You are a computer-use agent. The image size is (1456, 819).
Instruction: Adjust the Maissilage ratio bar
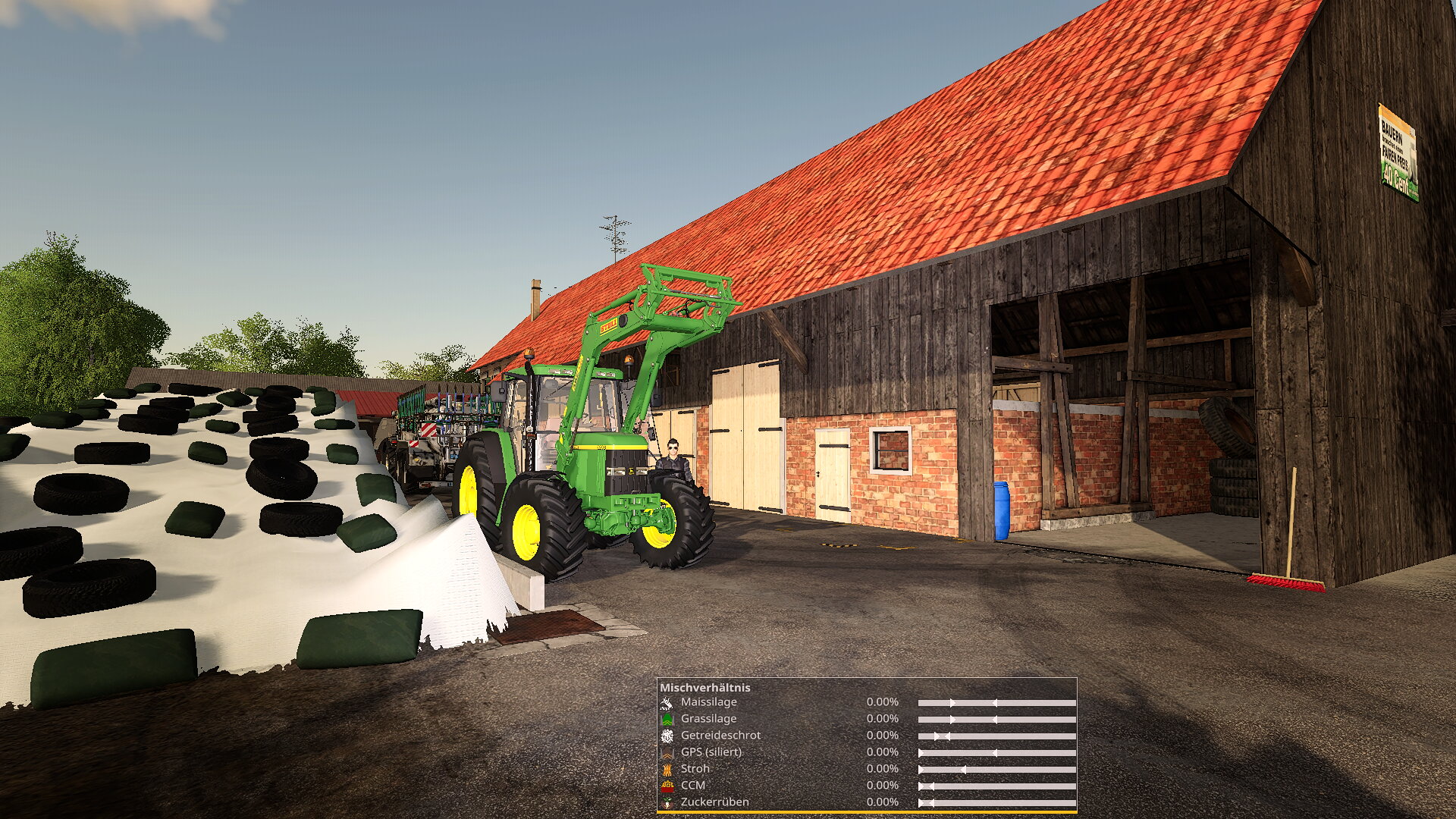(x=996, y=703)
